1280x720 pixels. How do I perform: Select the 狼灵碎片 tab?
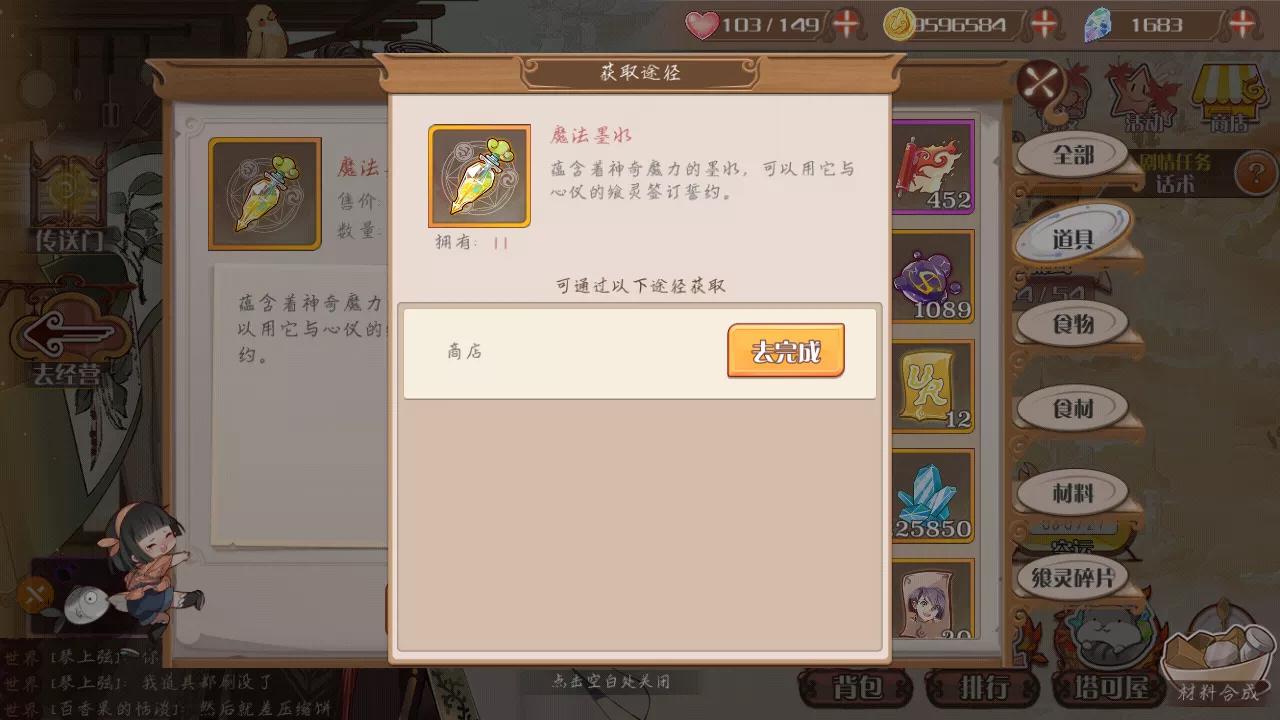[1075, 577]
